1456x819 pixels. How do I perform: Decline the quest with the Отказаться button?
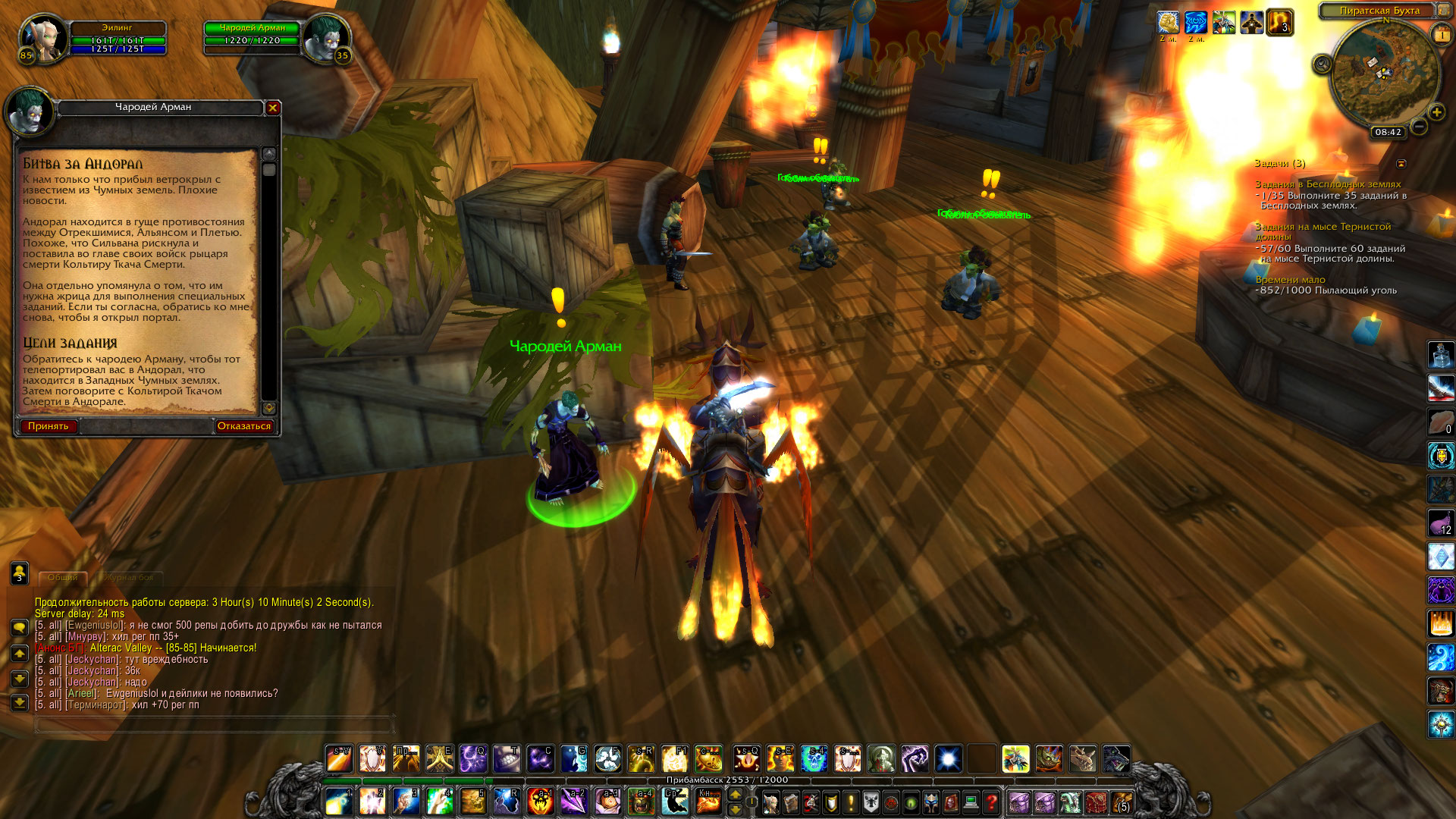pyautogui.click(x=243, y=426)
